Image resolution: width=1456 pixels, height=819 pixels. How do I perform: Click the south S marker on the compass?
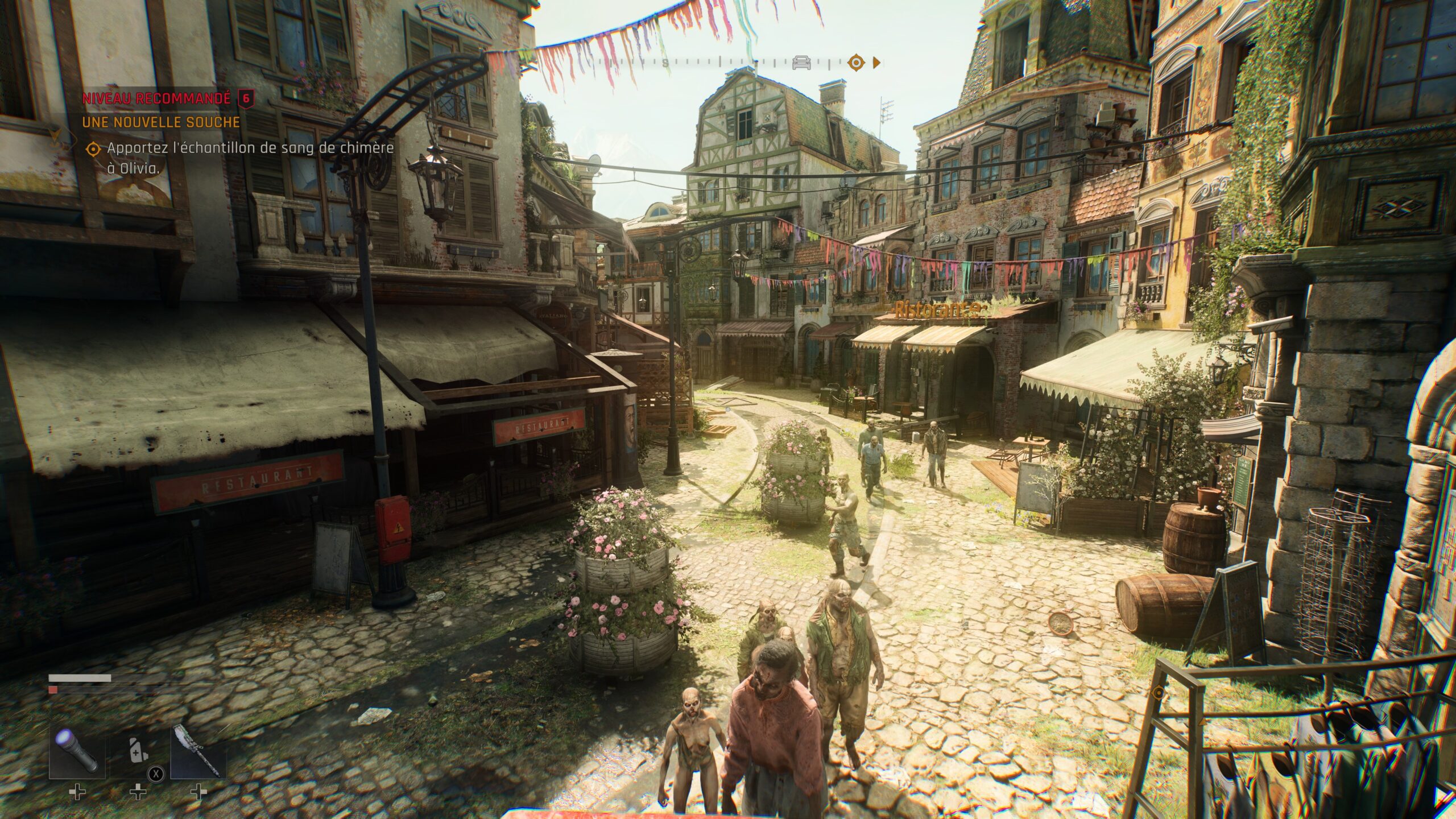(665, 63)
